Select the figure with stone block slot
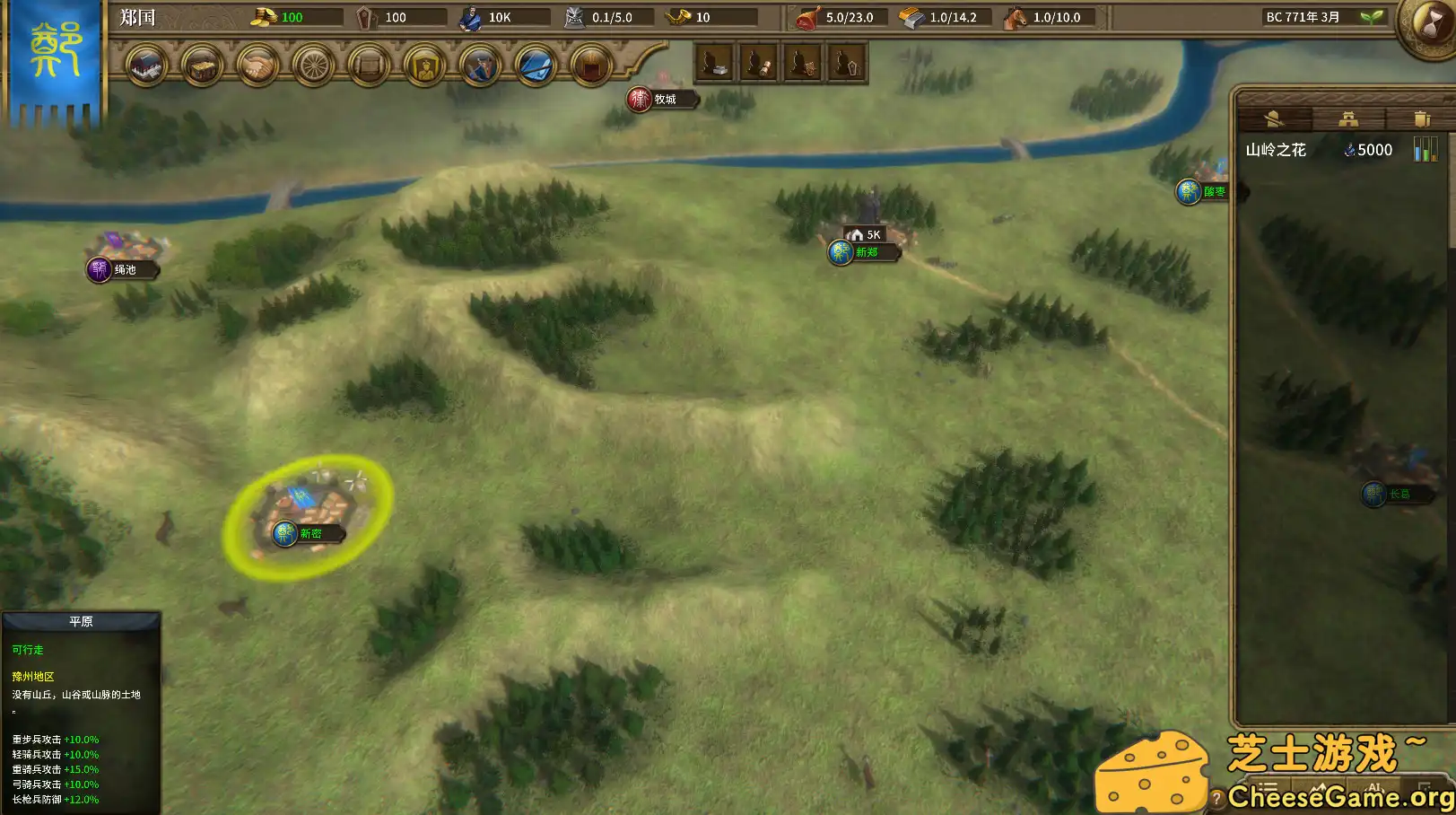 coord(715,64)
